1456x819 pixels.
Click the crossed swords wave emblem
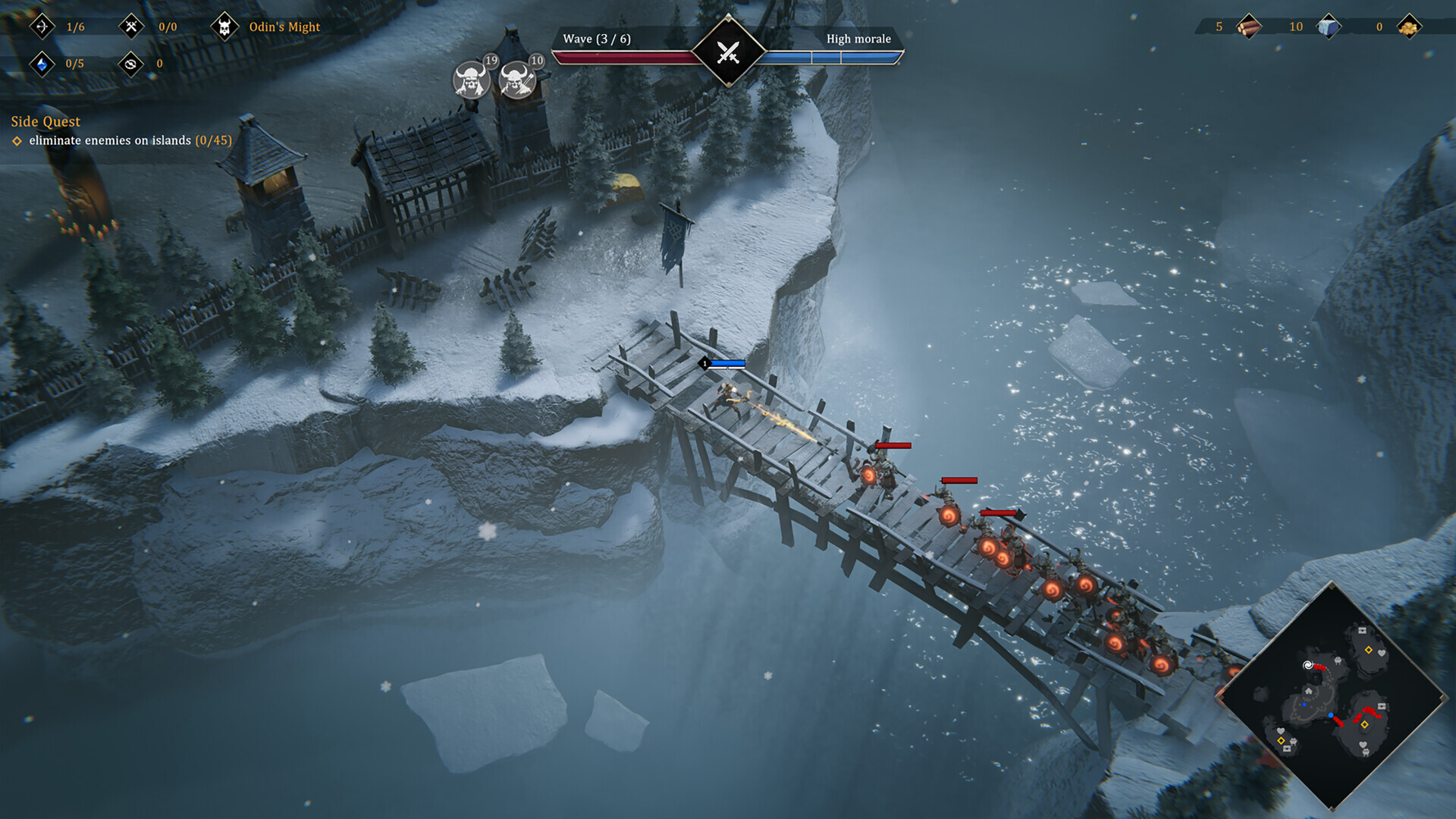click(728, 52)
